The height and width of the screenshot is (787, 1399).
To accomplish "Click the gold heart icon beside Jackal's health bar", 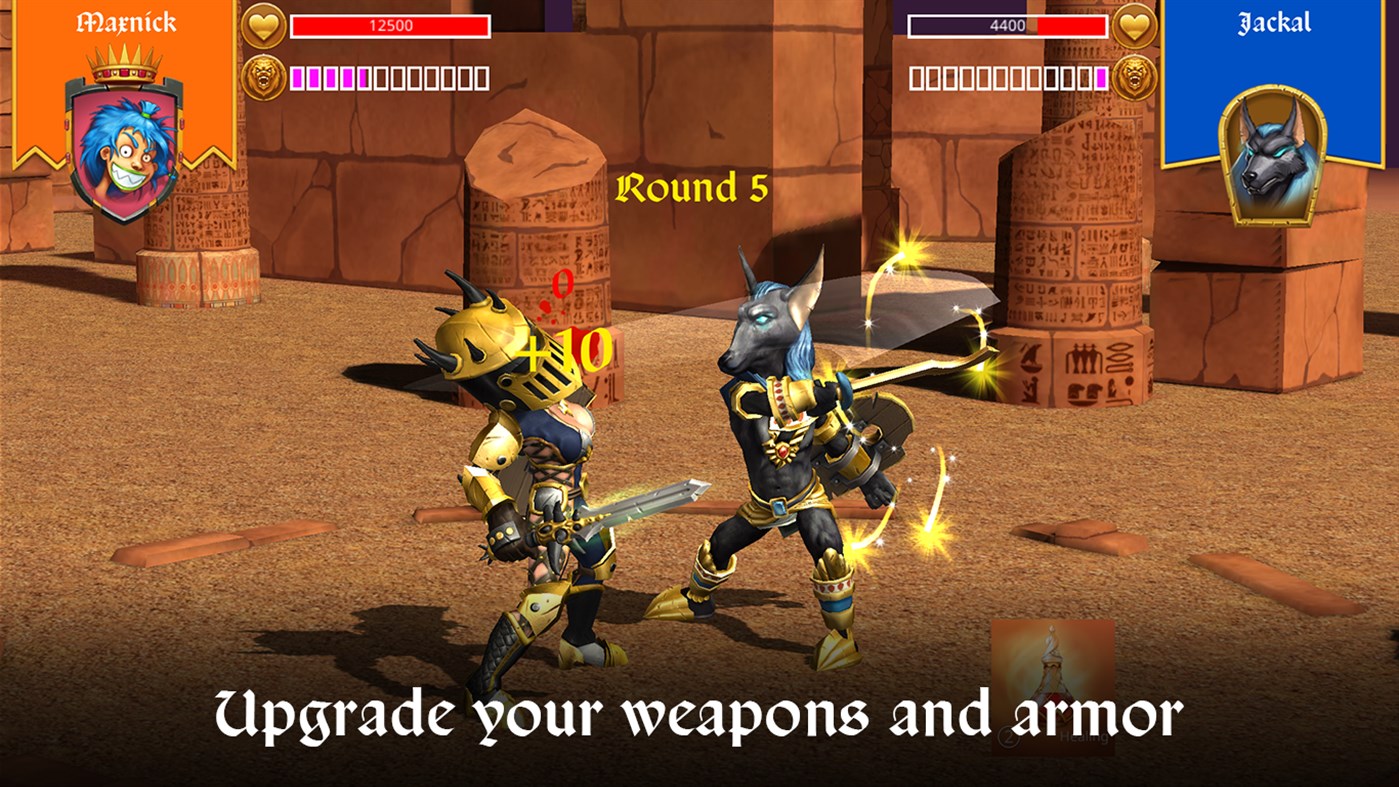I will tap(1136, 27).
